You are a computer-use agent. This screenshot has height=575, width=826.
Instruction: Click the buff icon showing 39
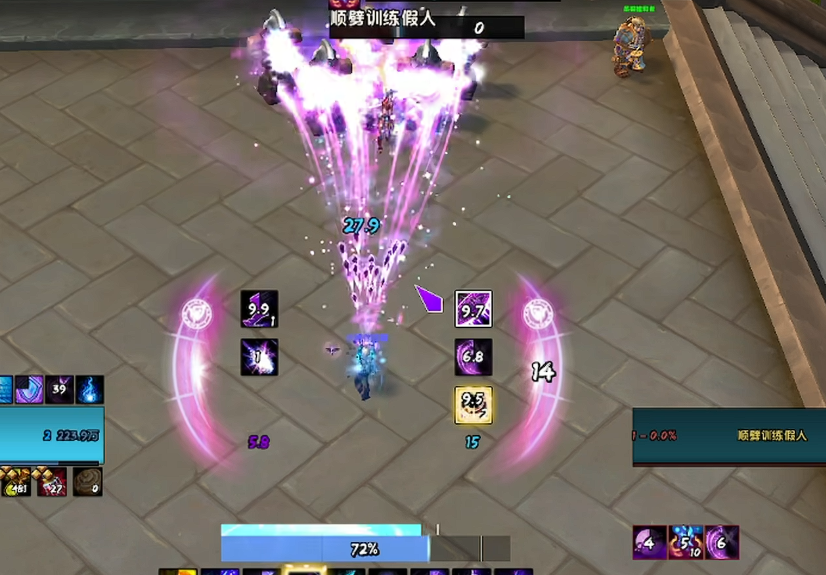(58, 389)
